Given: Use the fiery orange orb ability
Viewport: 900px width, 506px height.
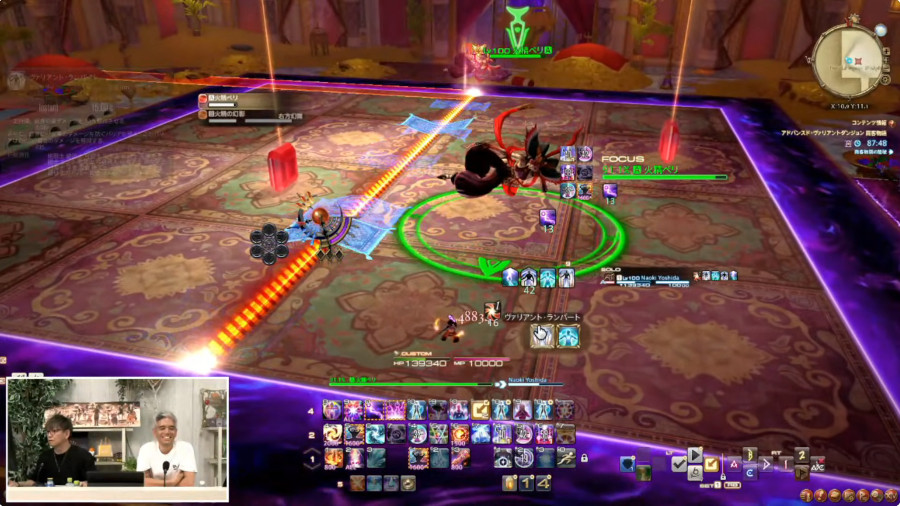Looking at the screenshot, I should pos(457,434).
